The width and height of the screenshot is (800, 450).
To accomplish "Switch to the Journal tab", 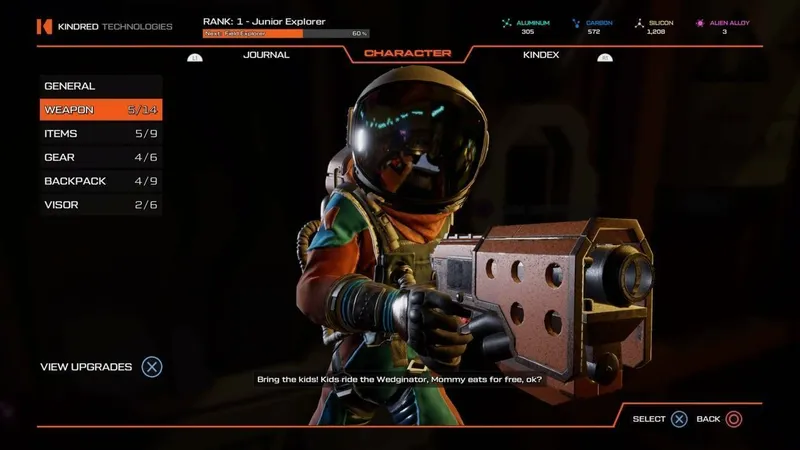I will click(266, 55).
